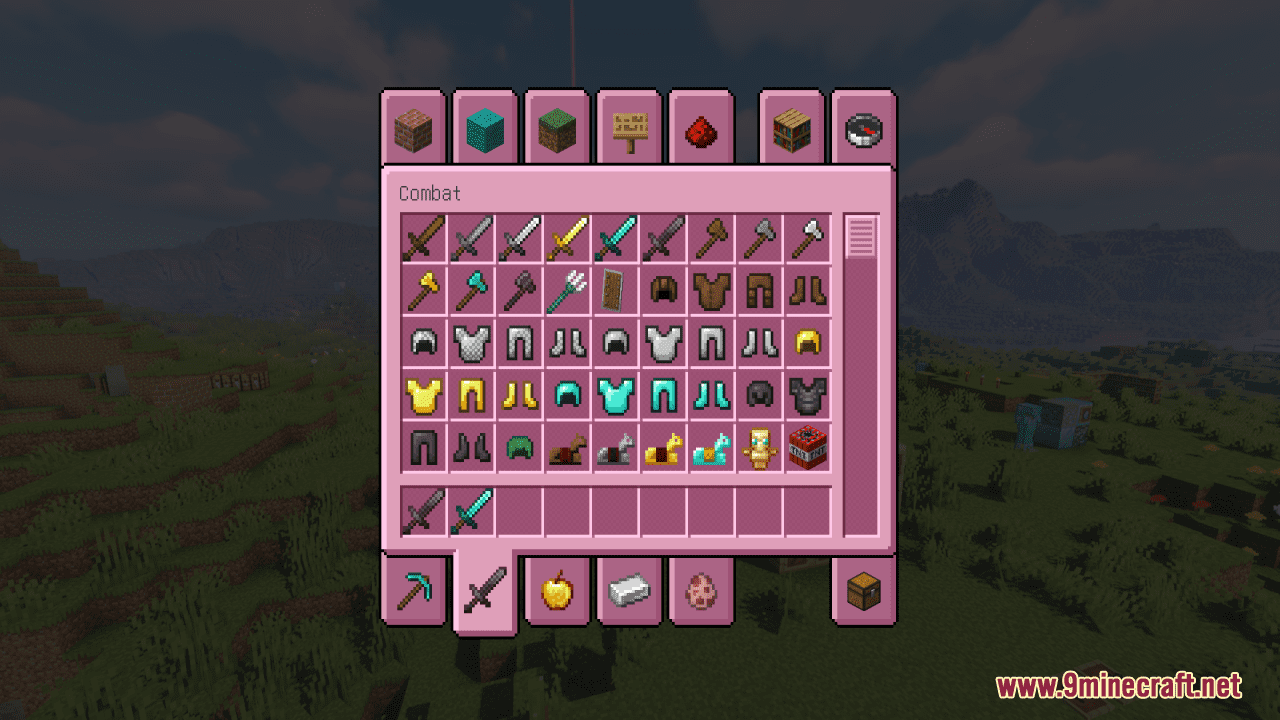1280x720 pixels.
Task: Open the Building Blocks tab with the bricks
Action: point(413,128)
